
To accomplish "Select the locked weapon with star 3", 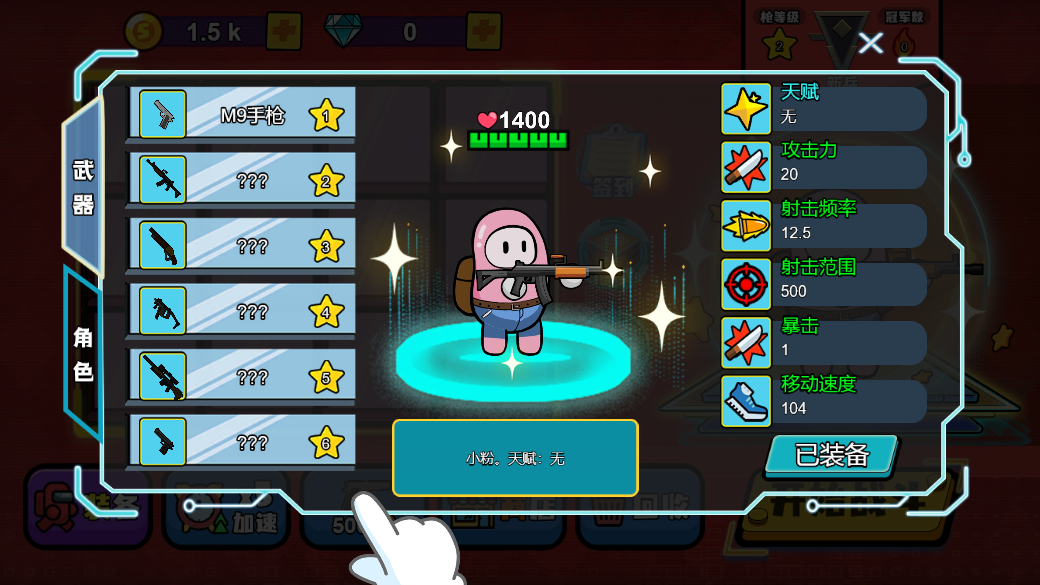I will click(x=241, y=245).
